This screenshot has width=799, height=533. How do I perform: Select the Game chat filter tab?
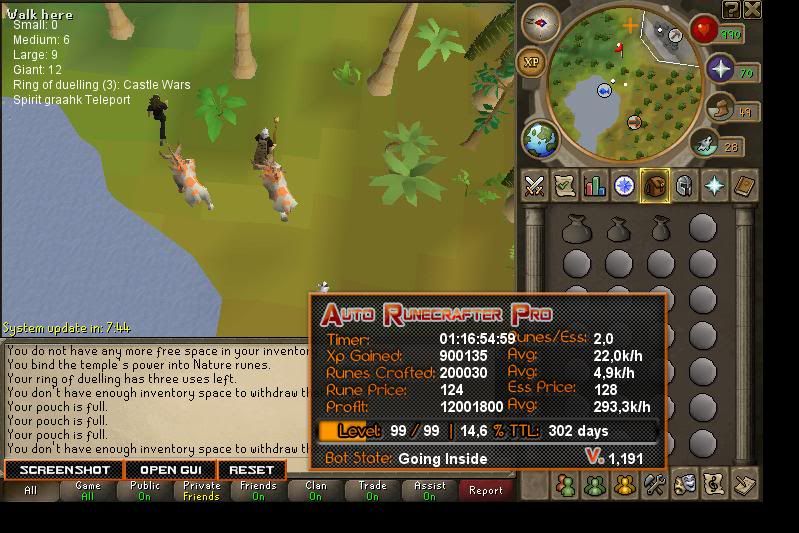point(88,491)
